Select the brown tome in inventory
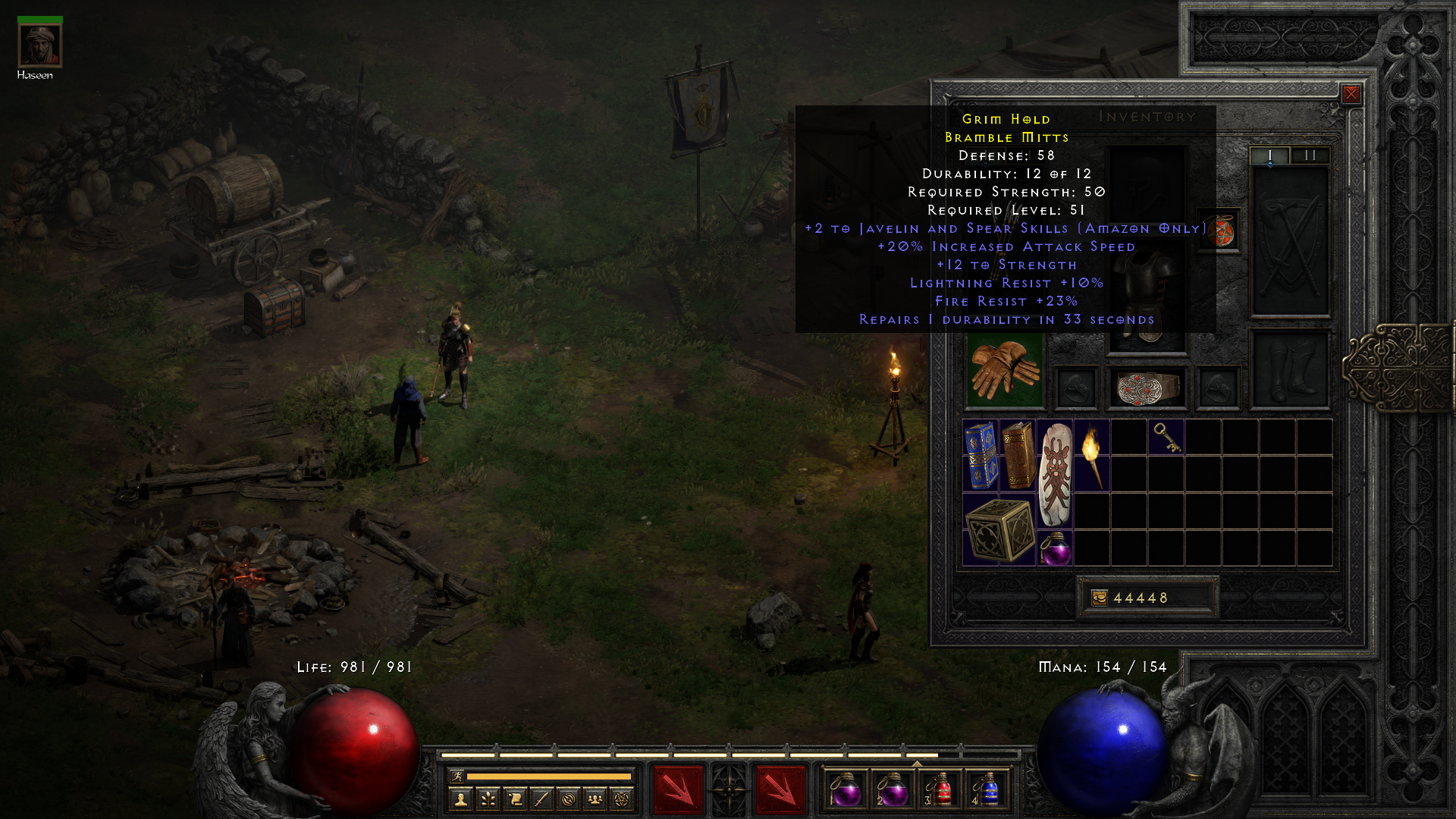 (1018, 455)
